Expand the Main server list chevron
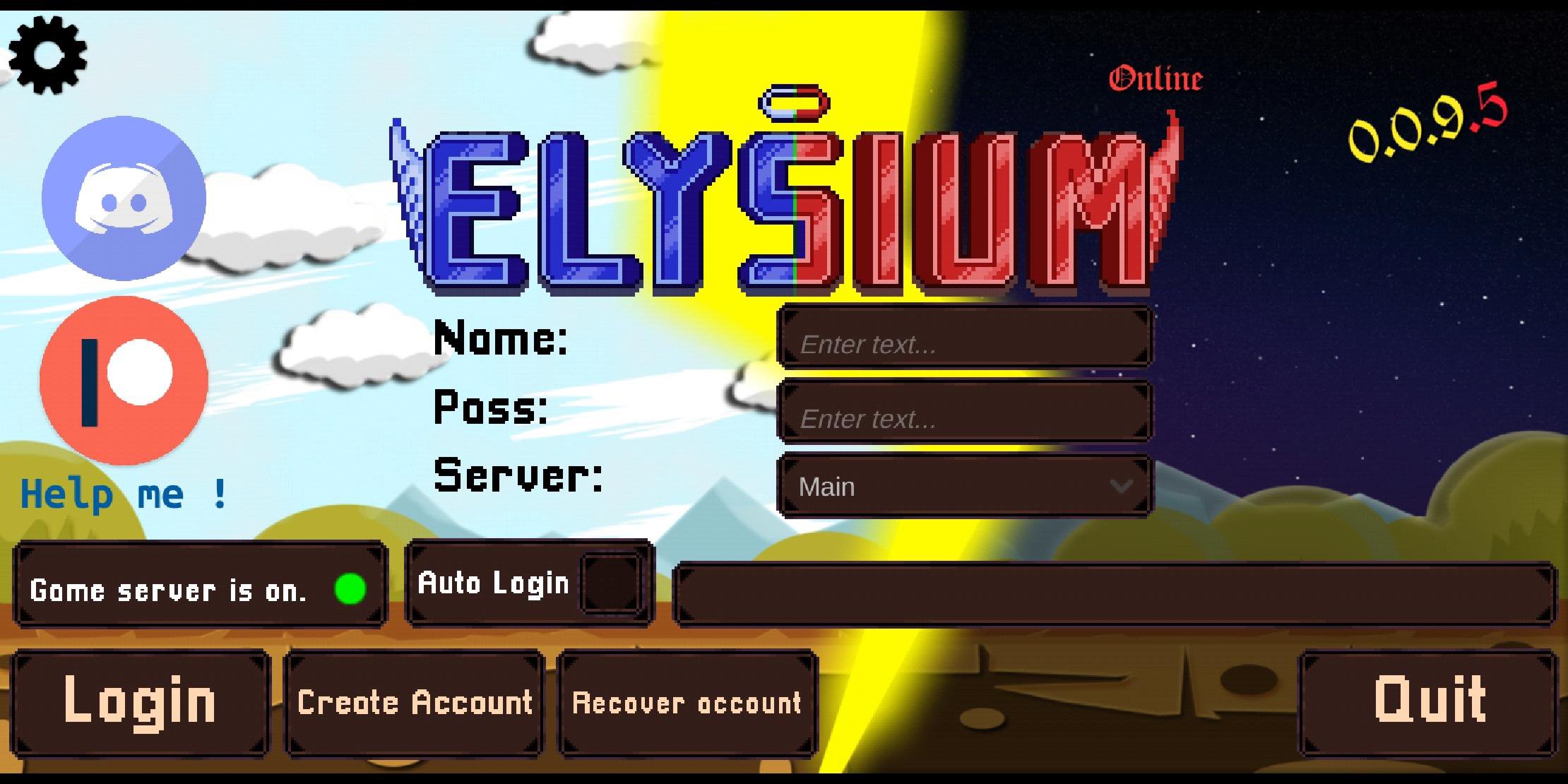This screenshot has height=784, width=1568. [1120, 486]
